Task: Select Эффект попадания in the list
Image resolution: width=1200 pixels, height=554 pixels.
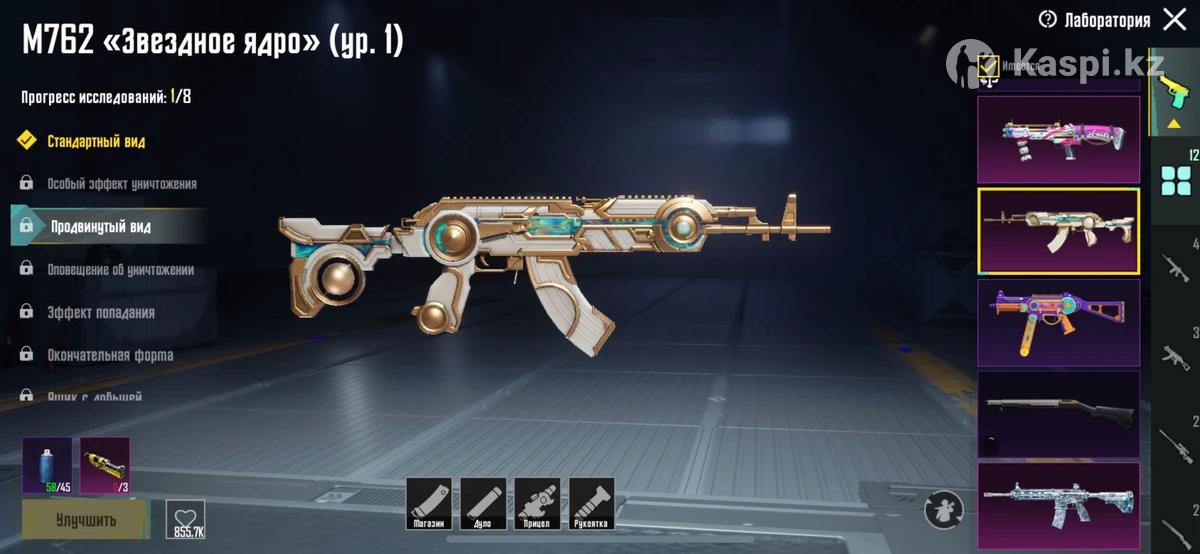Action: [100, 313]
